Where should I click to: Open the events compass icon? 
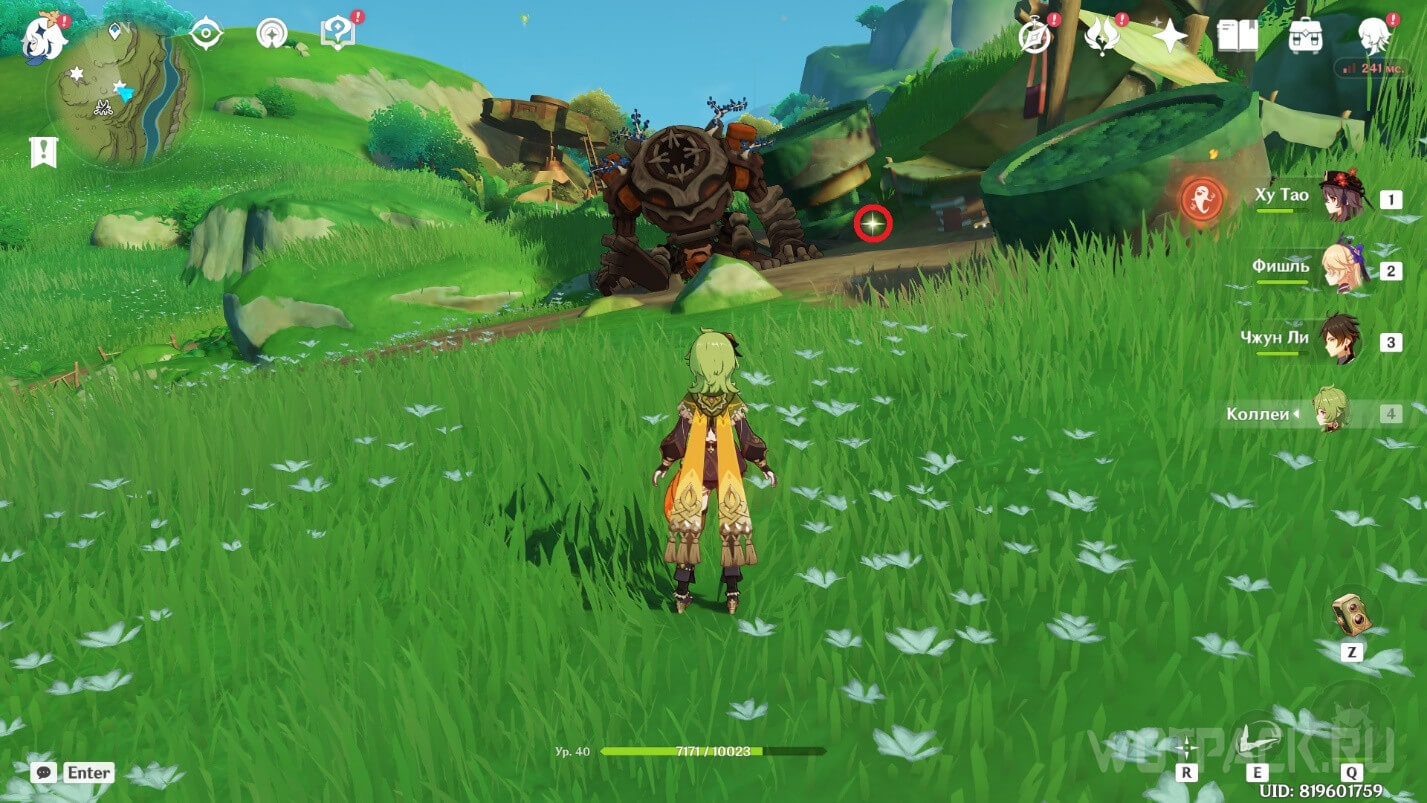[x=1035, y=37]
